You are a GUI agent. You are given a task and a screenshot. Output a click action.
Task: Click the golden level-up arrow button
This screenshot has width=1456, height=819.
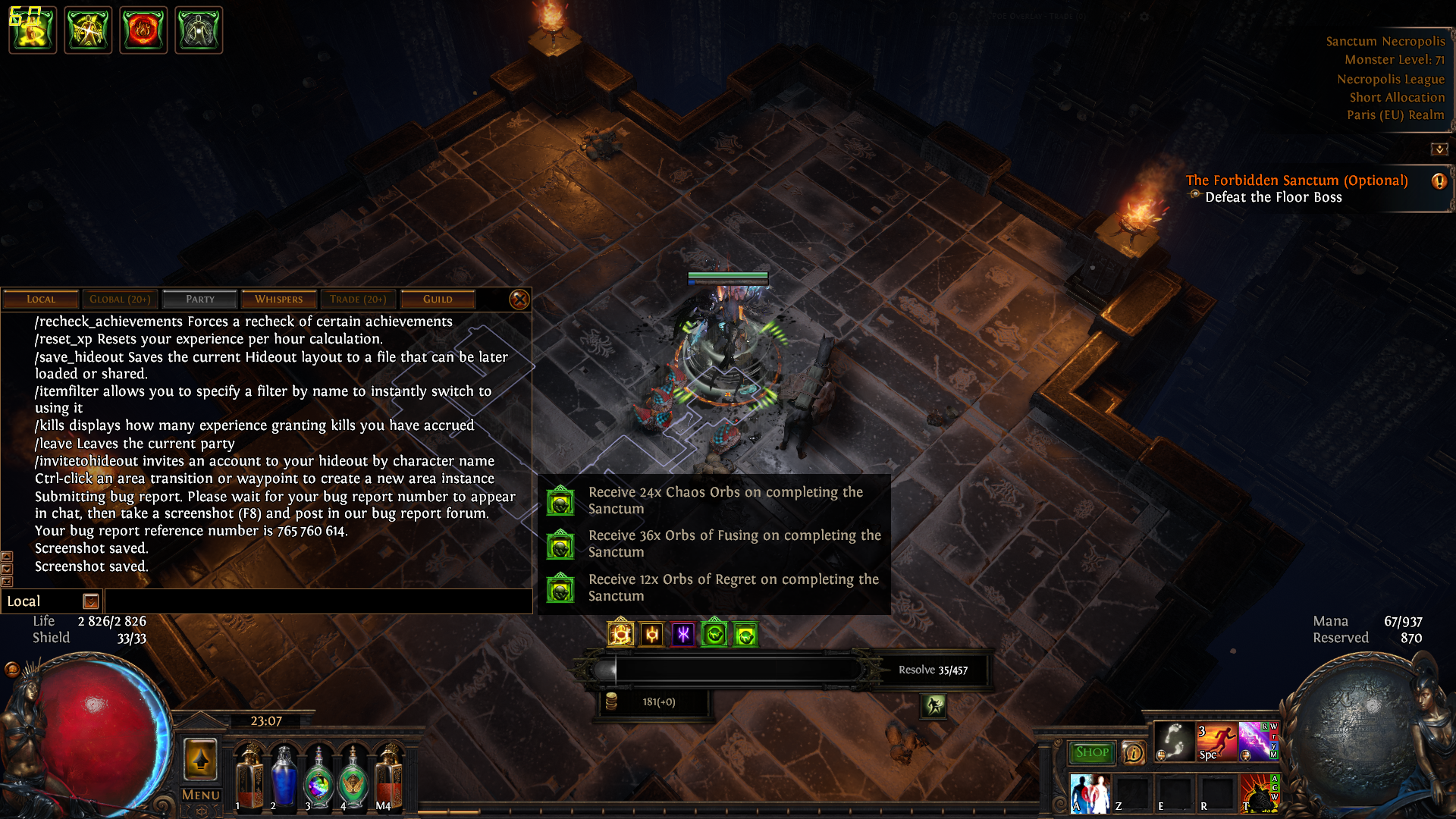pos(201,759)
